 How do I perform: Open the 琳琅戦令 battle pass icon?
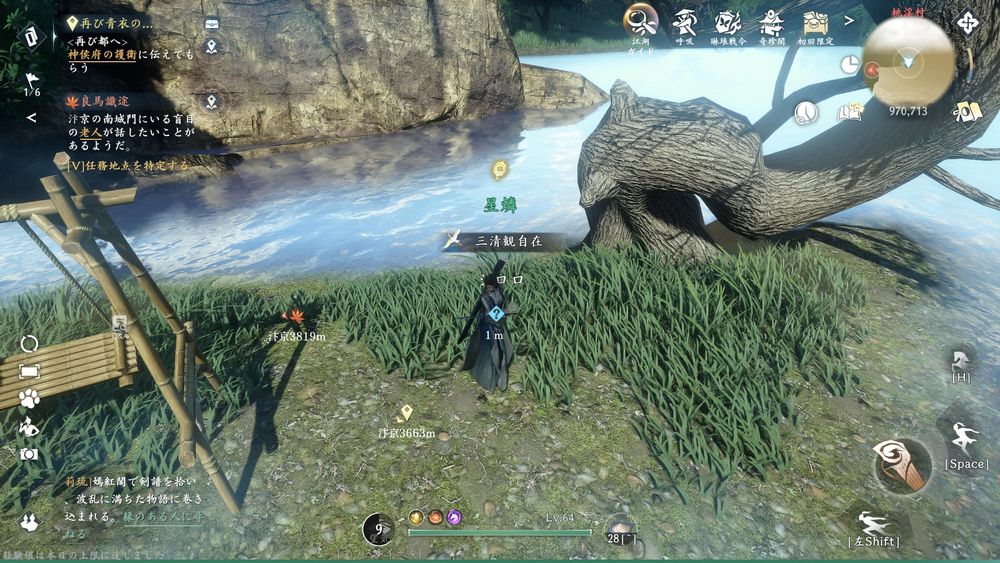click(727, 21)
